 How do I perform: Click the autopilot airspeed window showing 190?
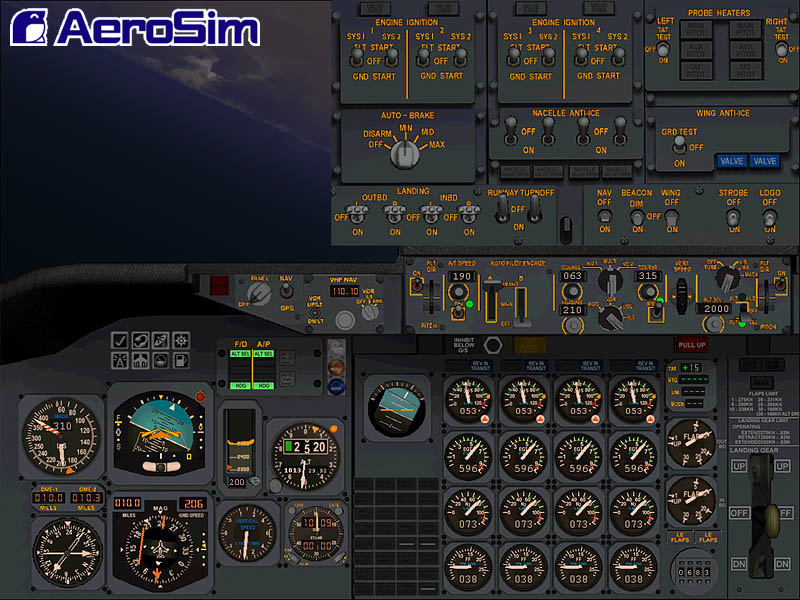462,277
